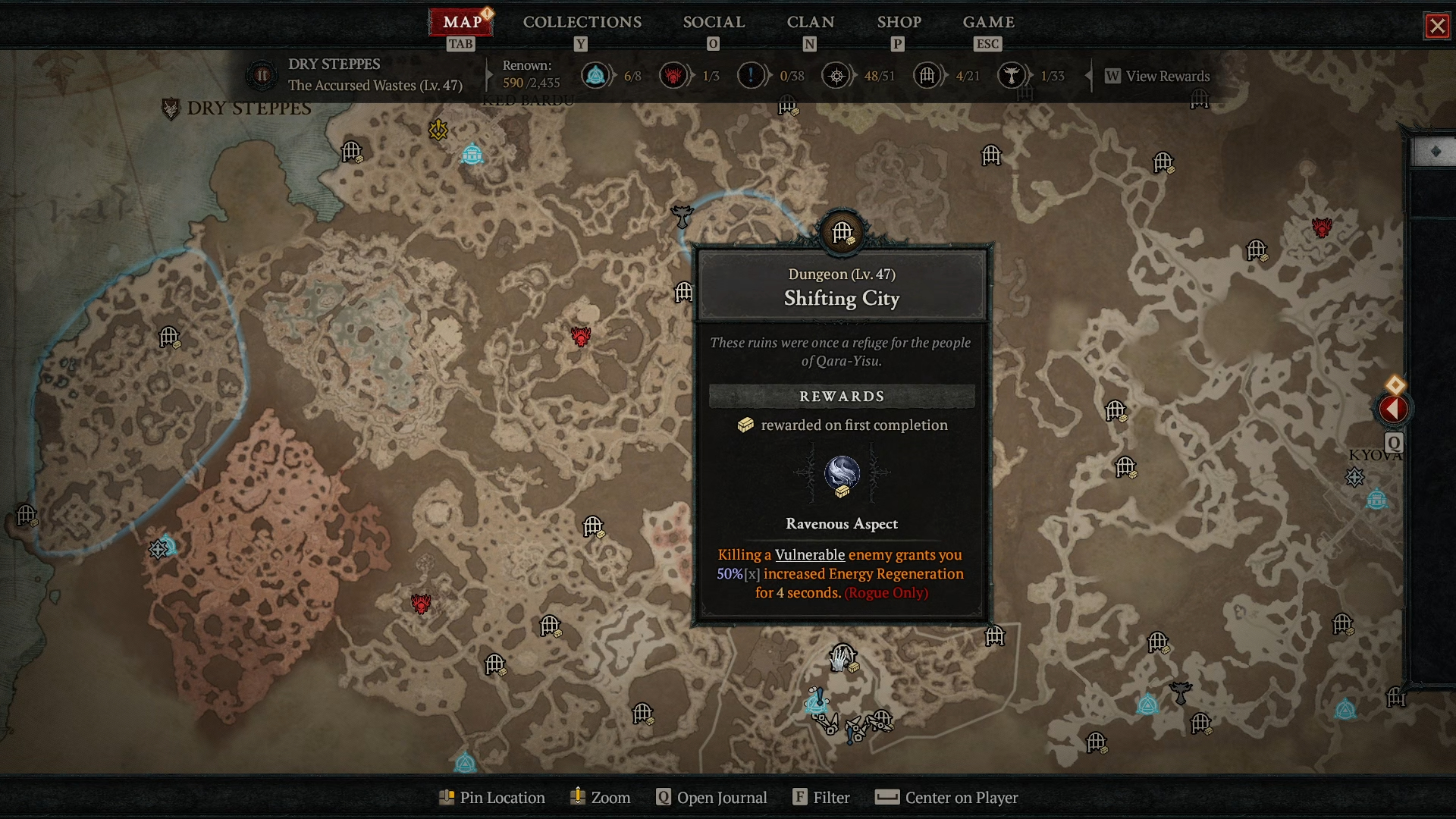Open the map Filter options
1456x819 pixels.
click(821, 797)
